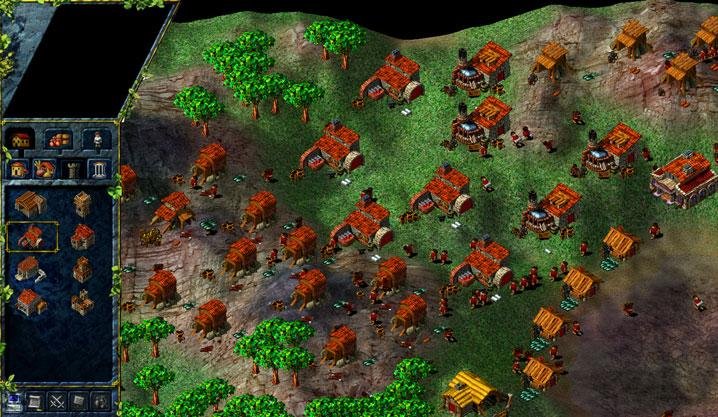Screen dimensions: 718x417
Task: Show the dark tower military building category
Action: coord(71,168)
